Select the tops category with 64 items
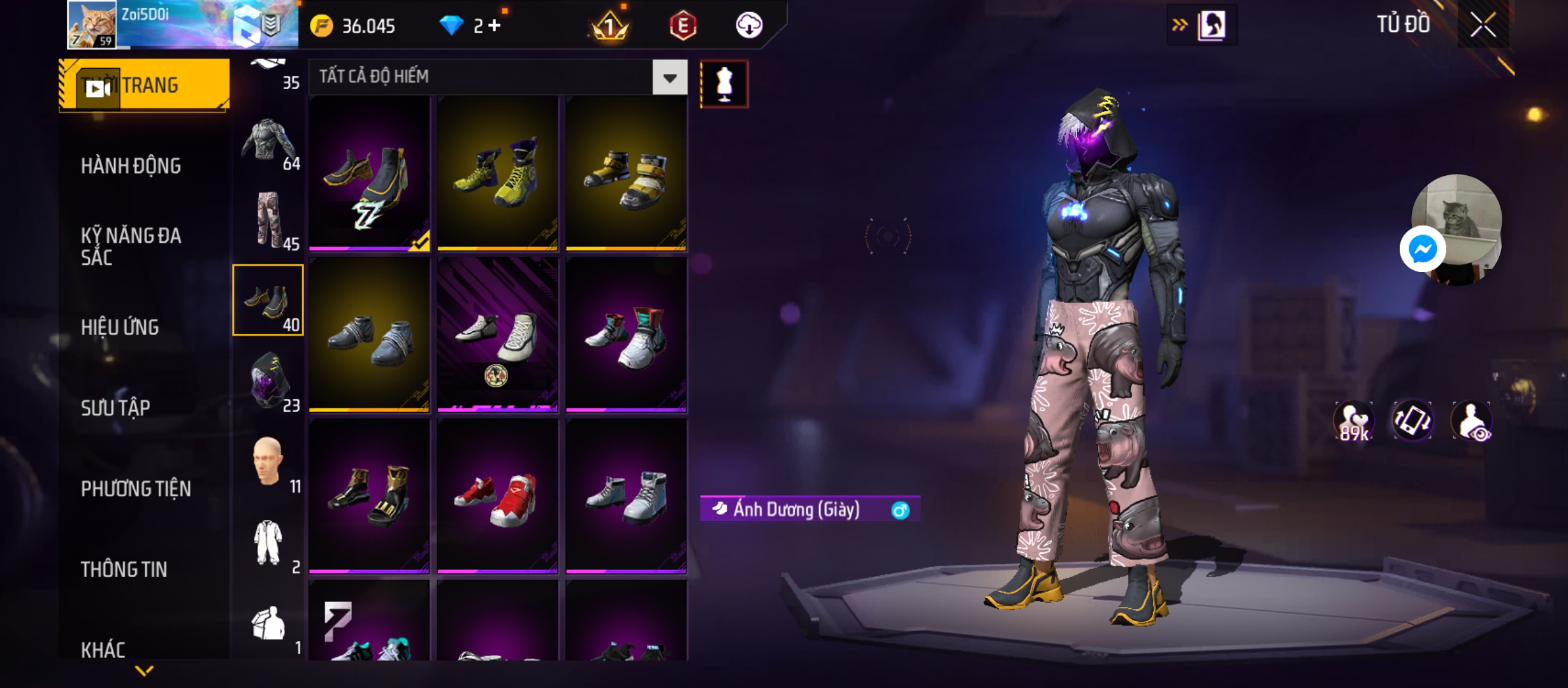 click(x=268, y=144)
